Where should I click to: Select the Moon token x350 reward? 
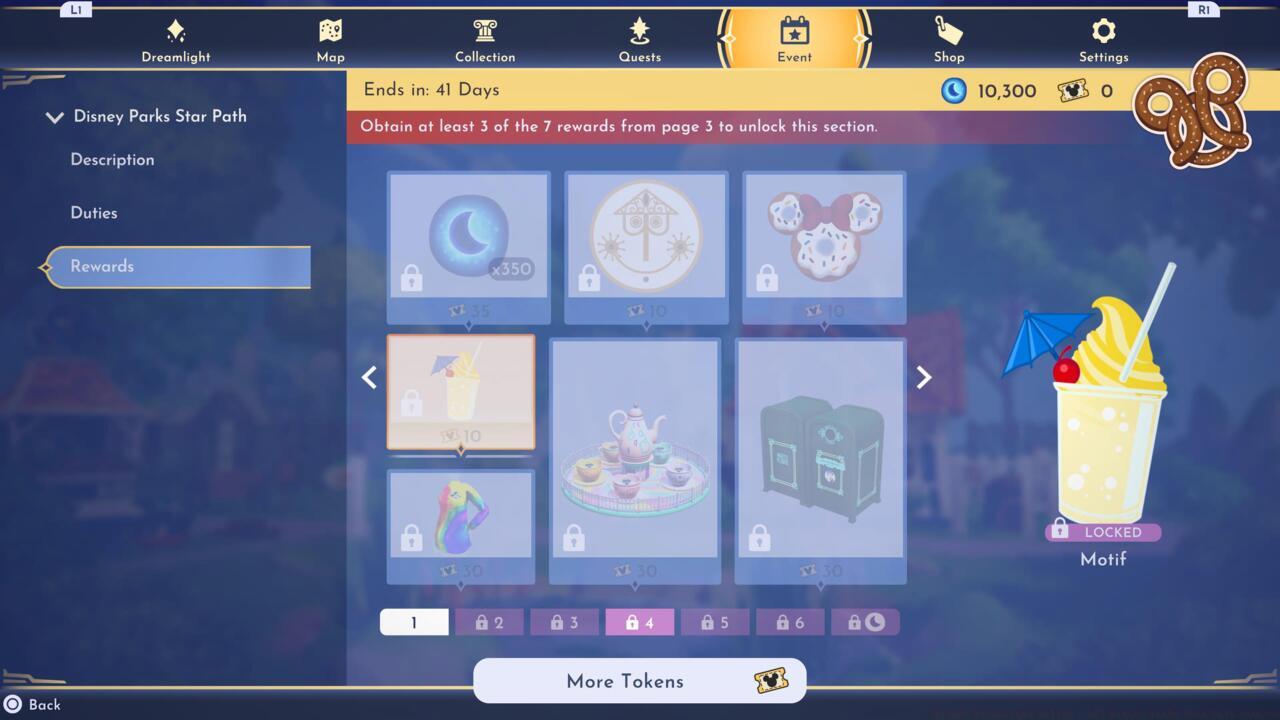click(x=468, y=240)
